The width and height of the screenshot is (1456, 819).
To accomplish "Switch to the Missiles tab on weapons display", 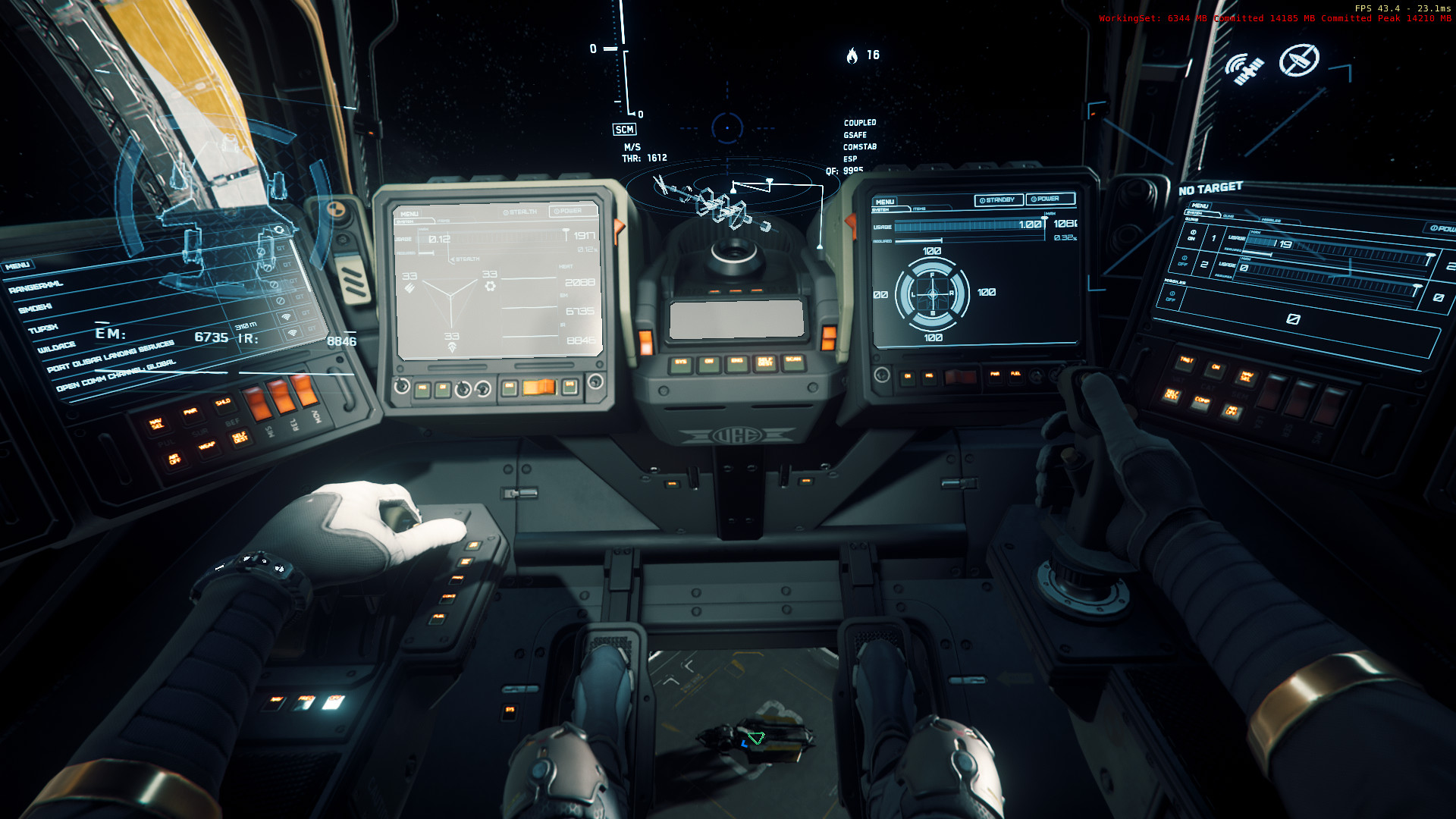I will (x=1271, y=221).
